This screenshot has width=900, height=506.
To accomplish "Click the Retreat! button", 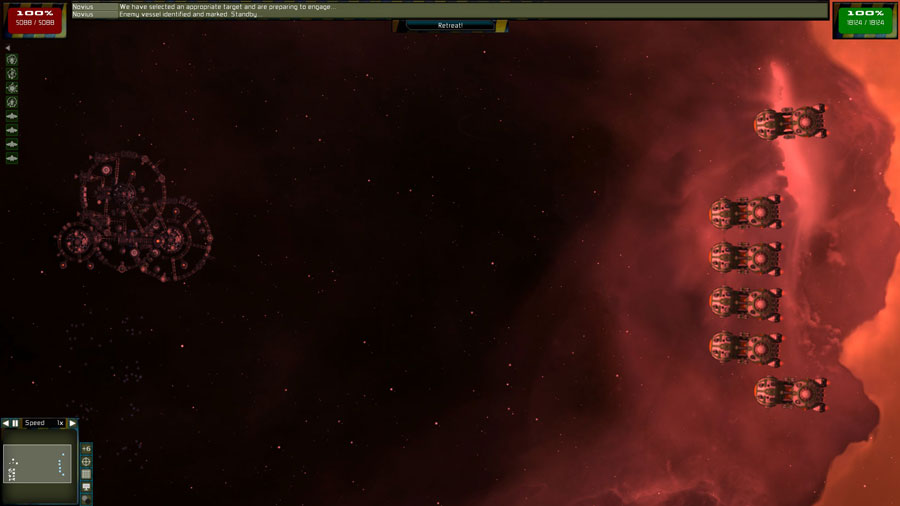I will [450, 25].
